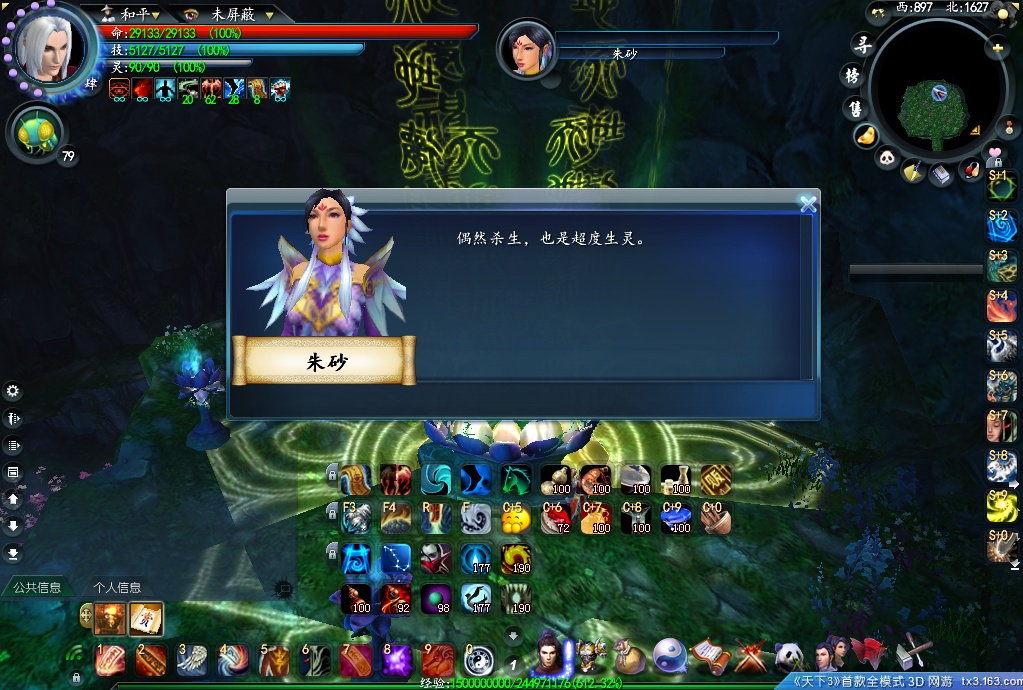Click the hammer icon in bottom menu
This screenshot has width=1023, height=690.
click(914, 652)
